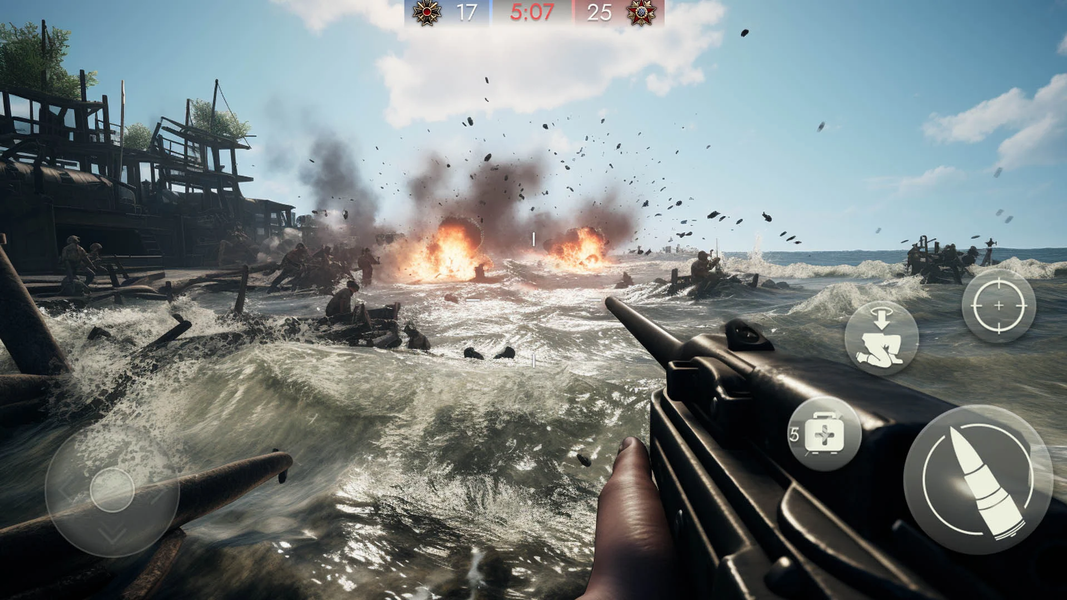Tap the bullet fire button
1067x600 pixels.
(x=977, y=479)
